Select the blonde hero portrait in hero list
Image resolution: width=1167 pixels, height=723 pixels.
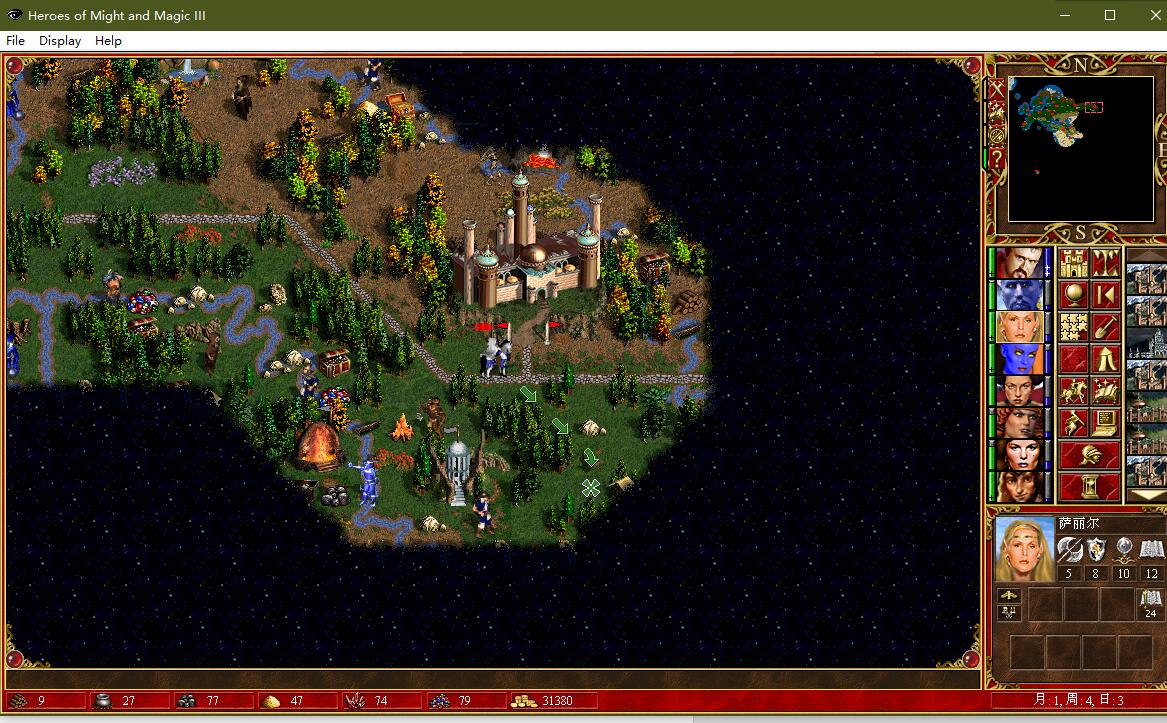[x=1020, y=328]
